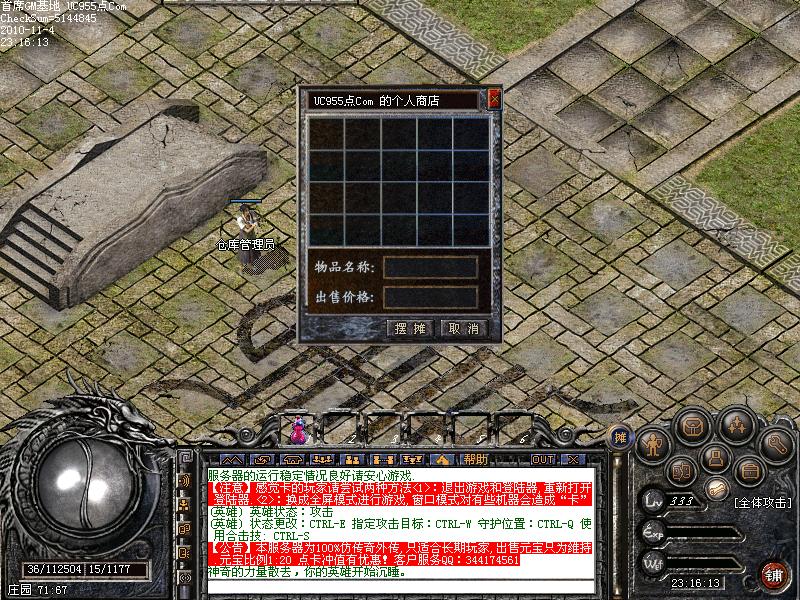
Task: Open the briefcase icon button
Action: pos(748,470)
